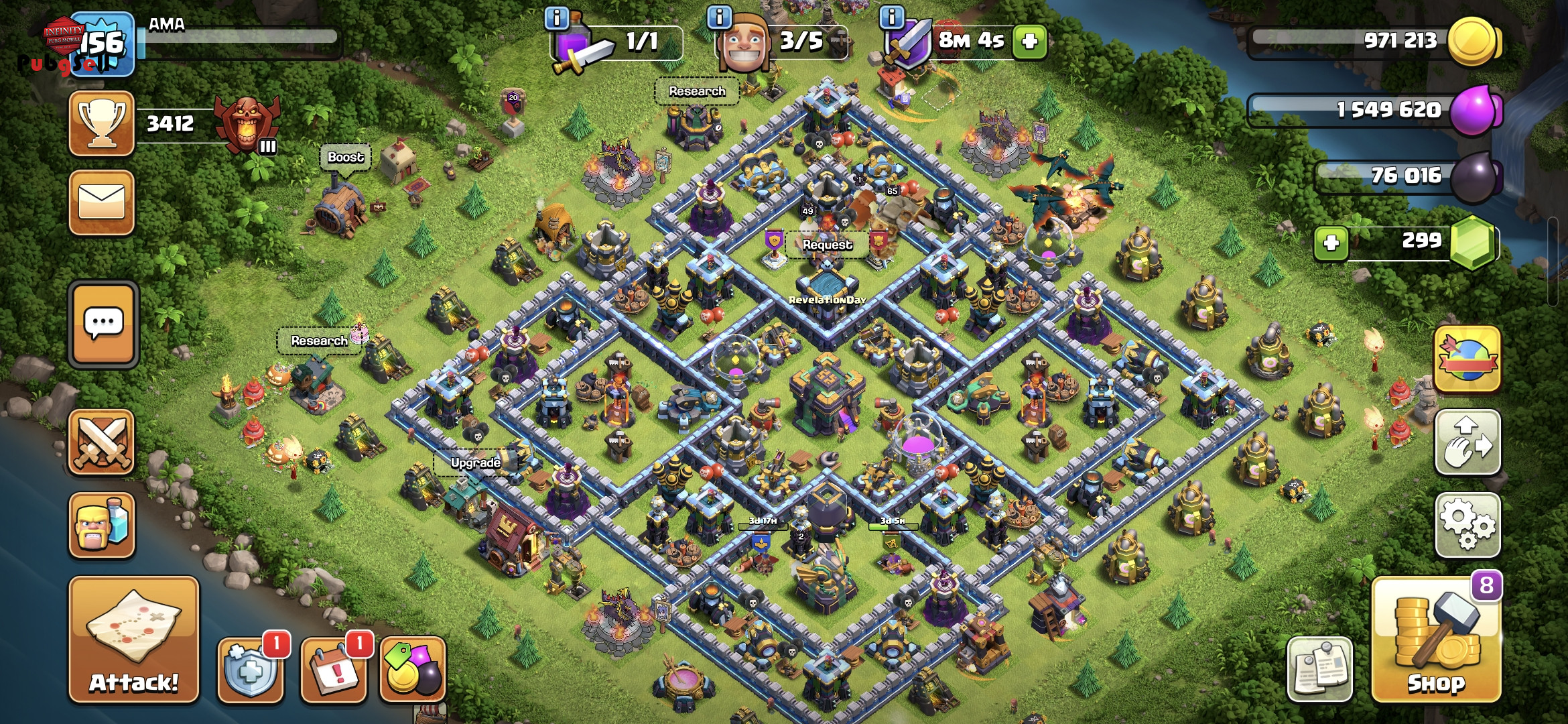Image resolution: width=1568 pixels, height=724 pixels.
Task: Open the barbarian army overview
Action: tap(102, 525)
